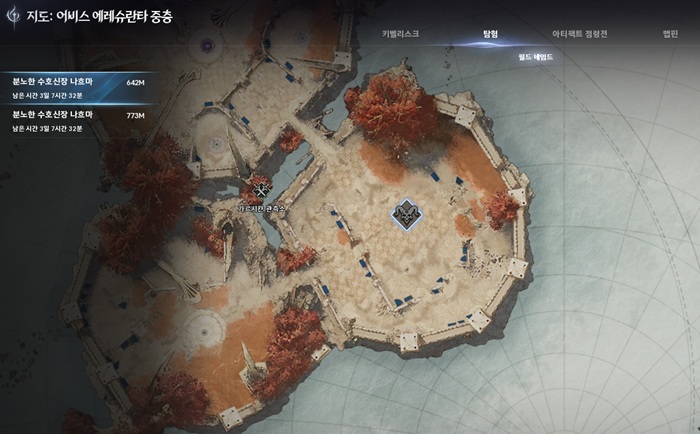
Task: Click the horned boss marker on the map
Action: (x=408, y=213)
